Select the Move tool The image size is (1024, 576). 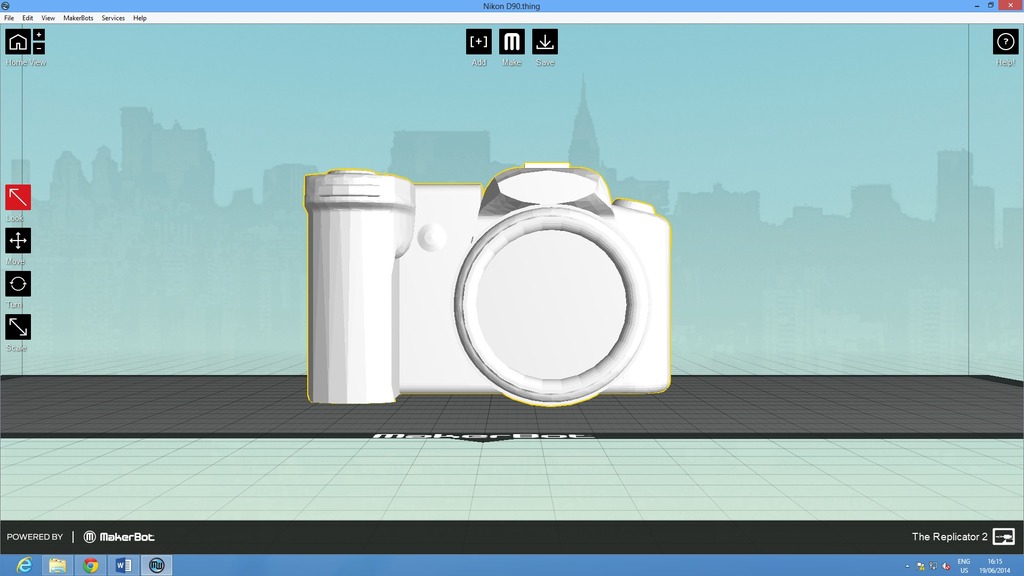click(18, 240)
